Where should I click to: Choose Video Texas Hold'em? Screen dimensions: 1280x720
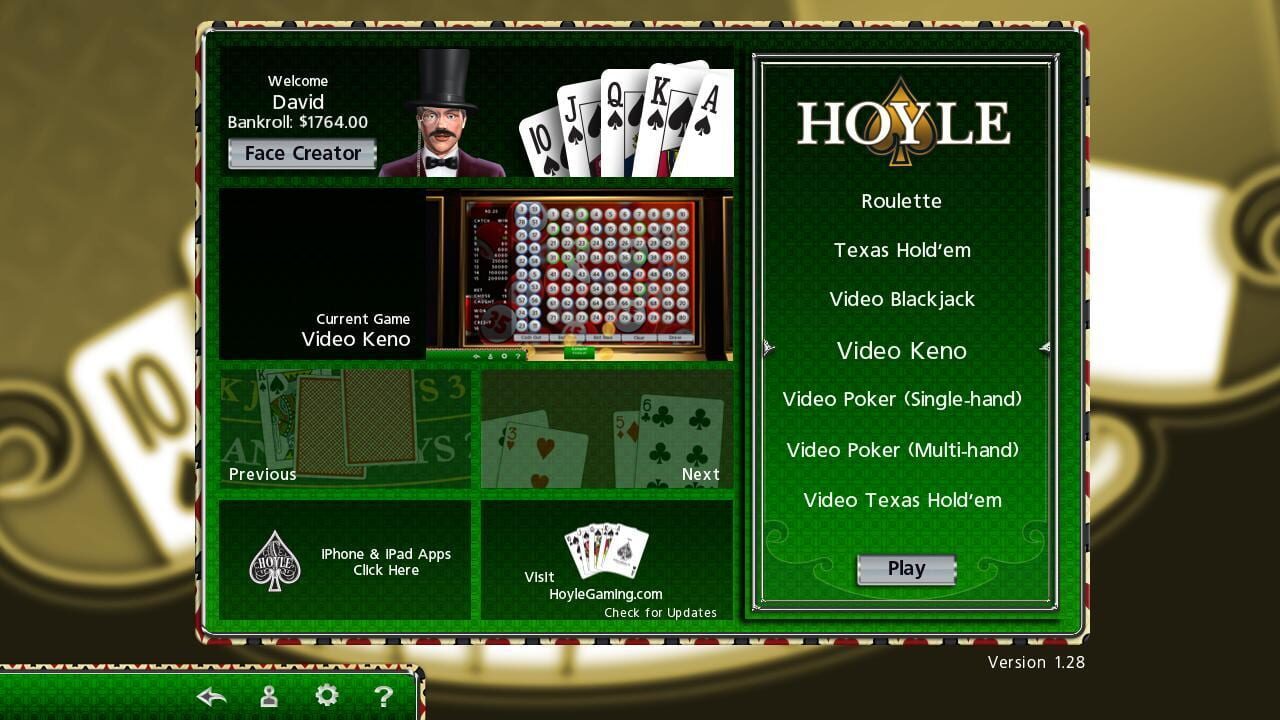click(901, 500)
